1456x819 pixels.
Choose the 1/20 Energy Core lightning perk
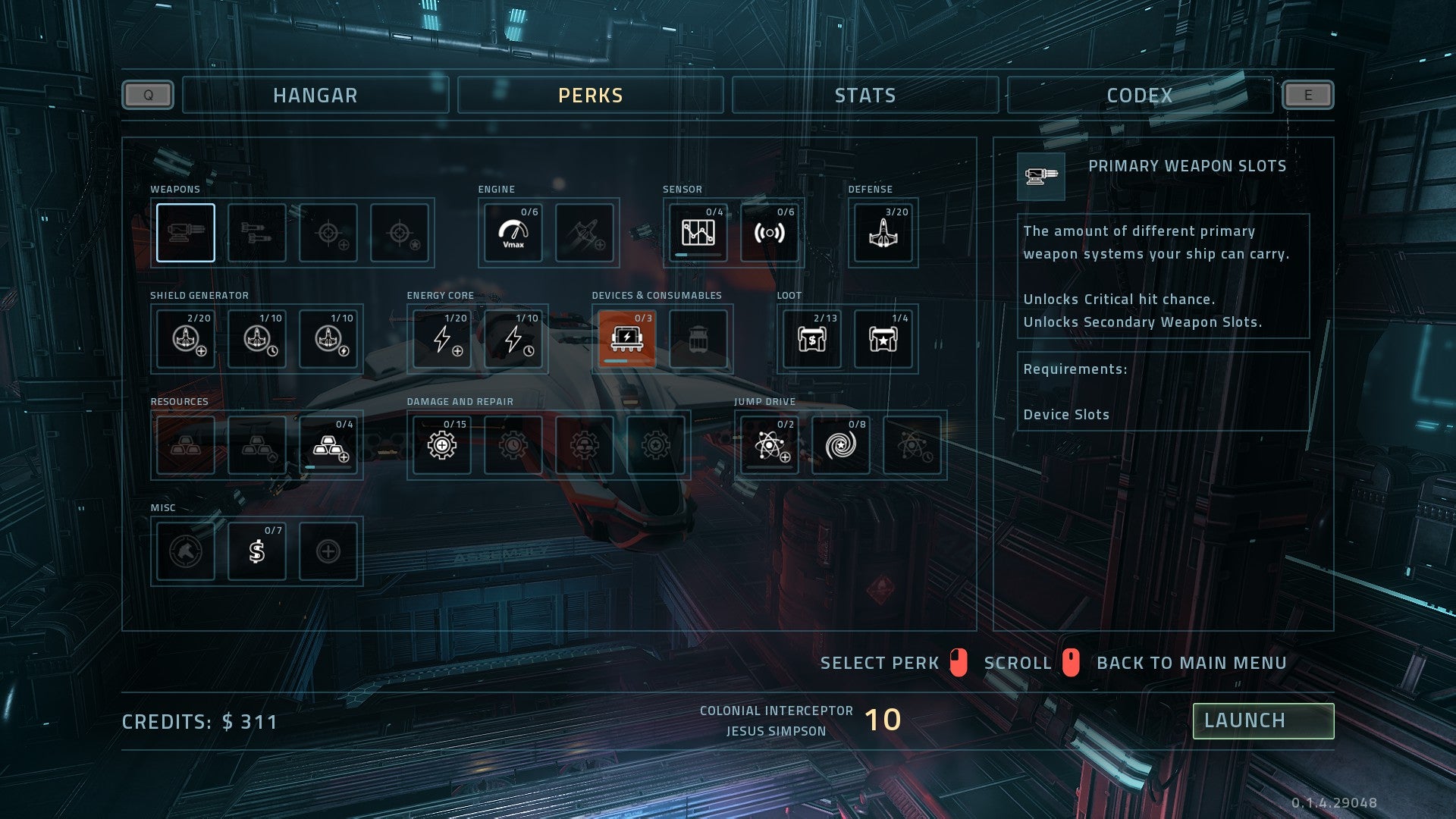(x=441, y=339)
